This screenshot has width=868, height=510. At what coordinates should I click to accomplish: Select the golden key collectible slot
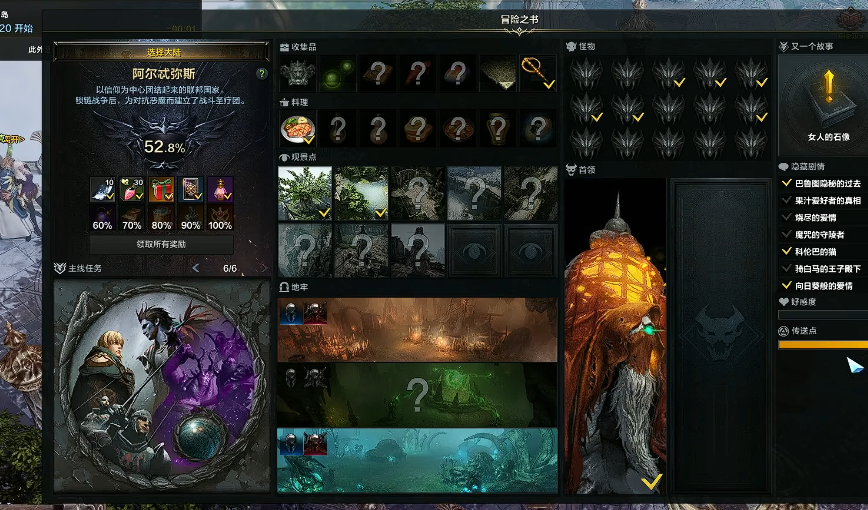pyautogui.click(x=538, y=73)
